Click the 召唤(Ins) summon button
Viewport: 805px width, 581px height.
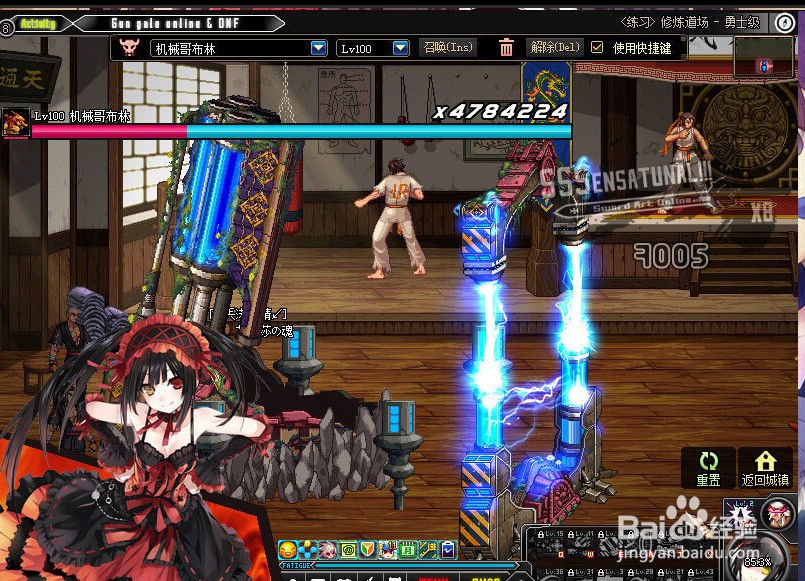click(447, 47)
